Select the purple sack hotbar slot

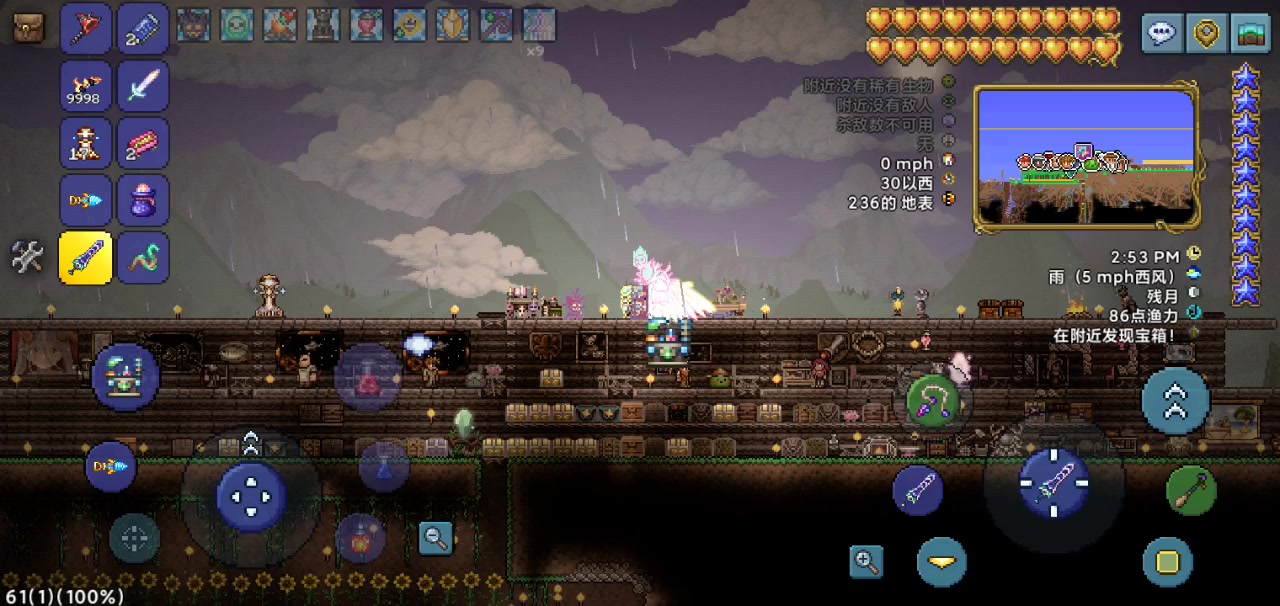pyautogui.click(x=143, y=200)
